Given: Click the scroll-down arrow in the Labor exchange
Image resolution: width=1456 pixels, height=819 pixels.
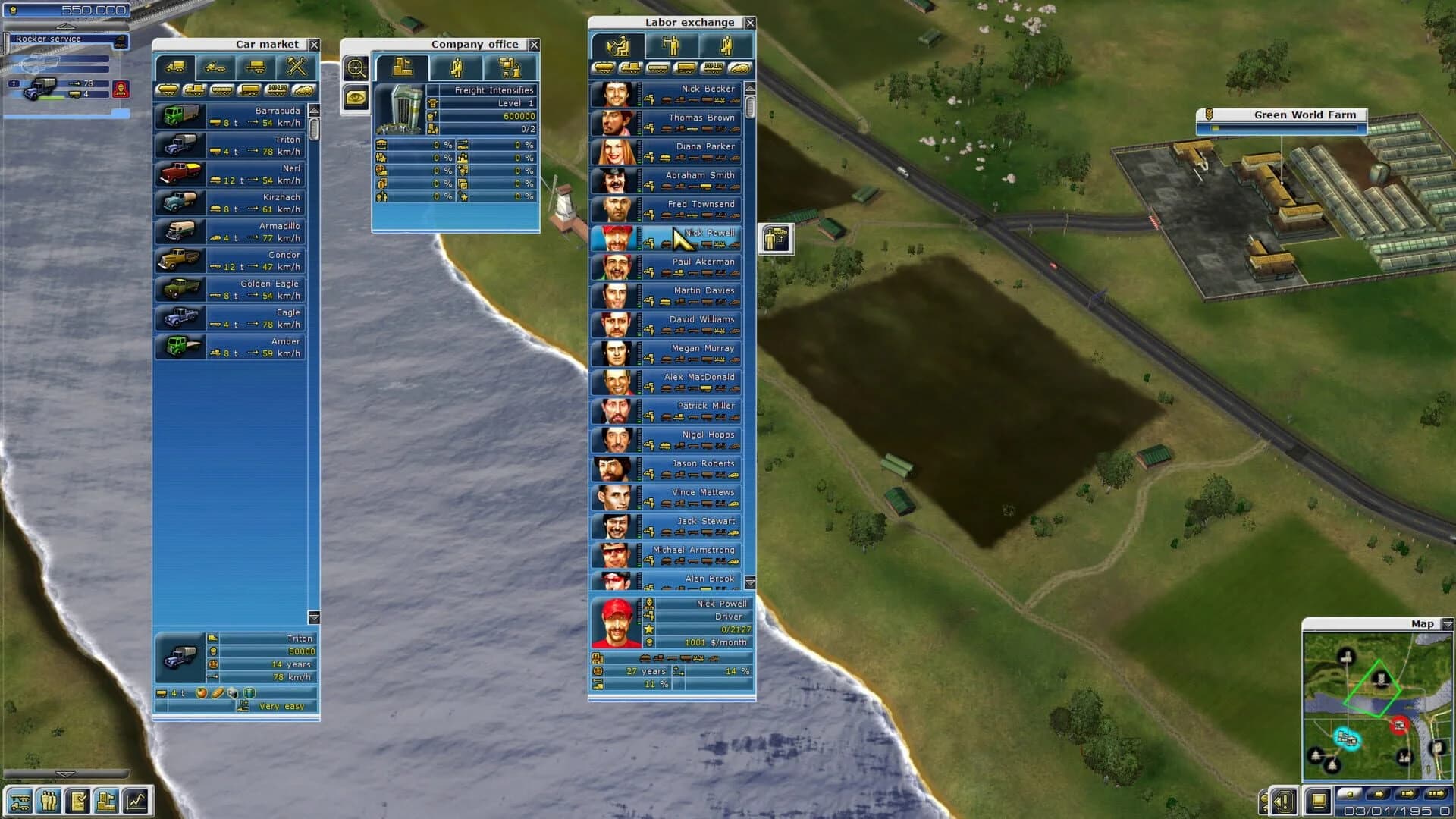Looking at the screenshot, I should pos(750,583).
